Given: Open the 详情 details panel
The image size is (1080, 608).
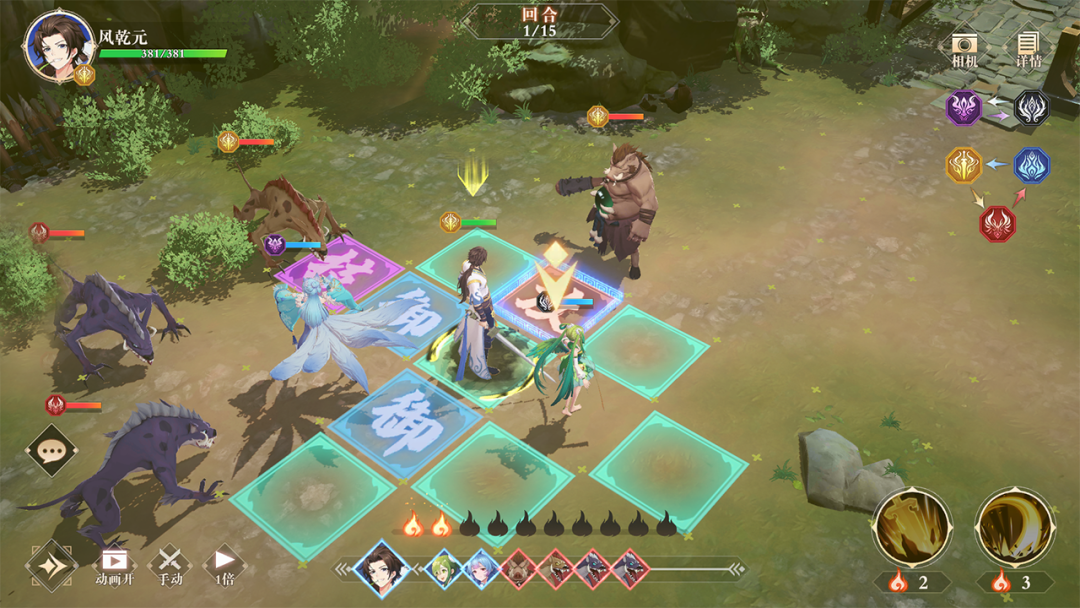Looking at the screenshot, I should tap(1028, 49).
